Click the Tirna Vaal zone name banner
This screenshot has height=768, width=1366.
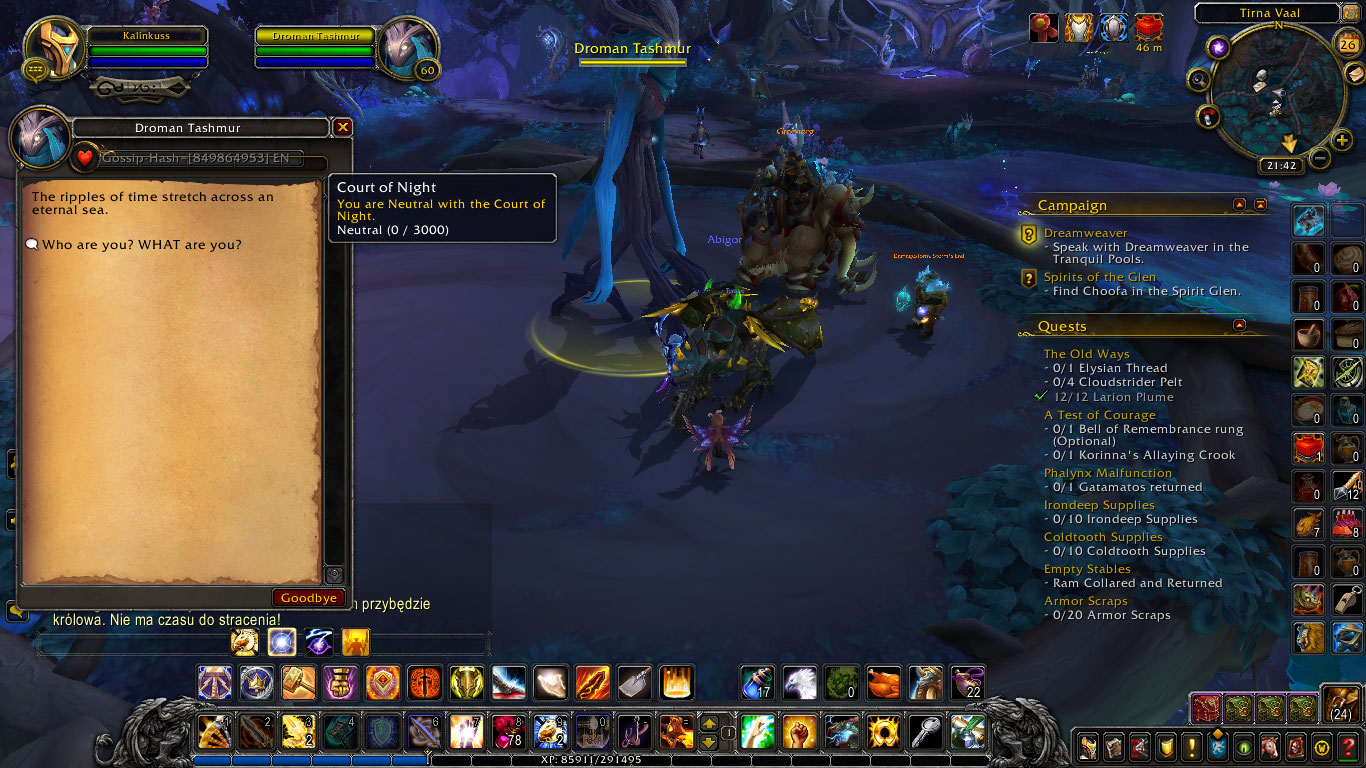click(1267, 13)
